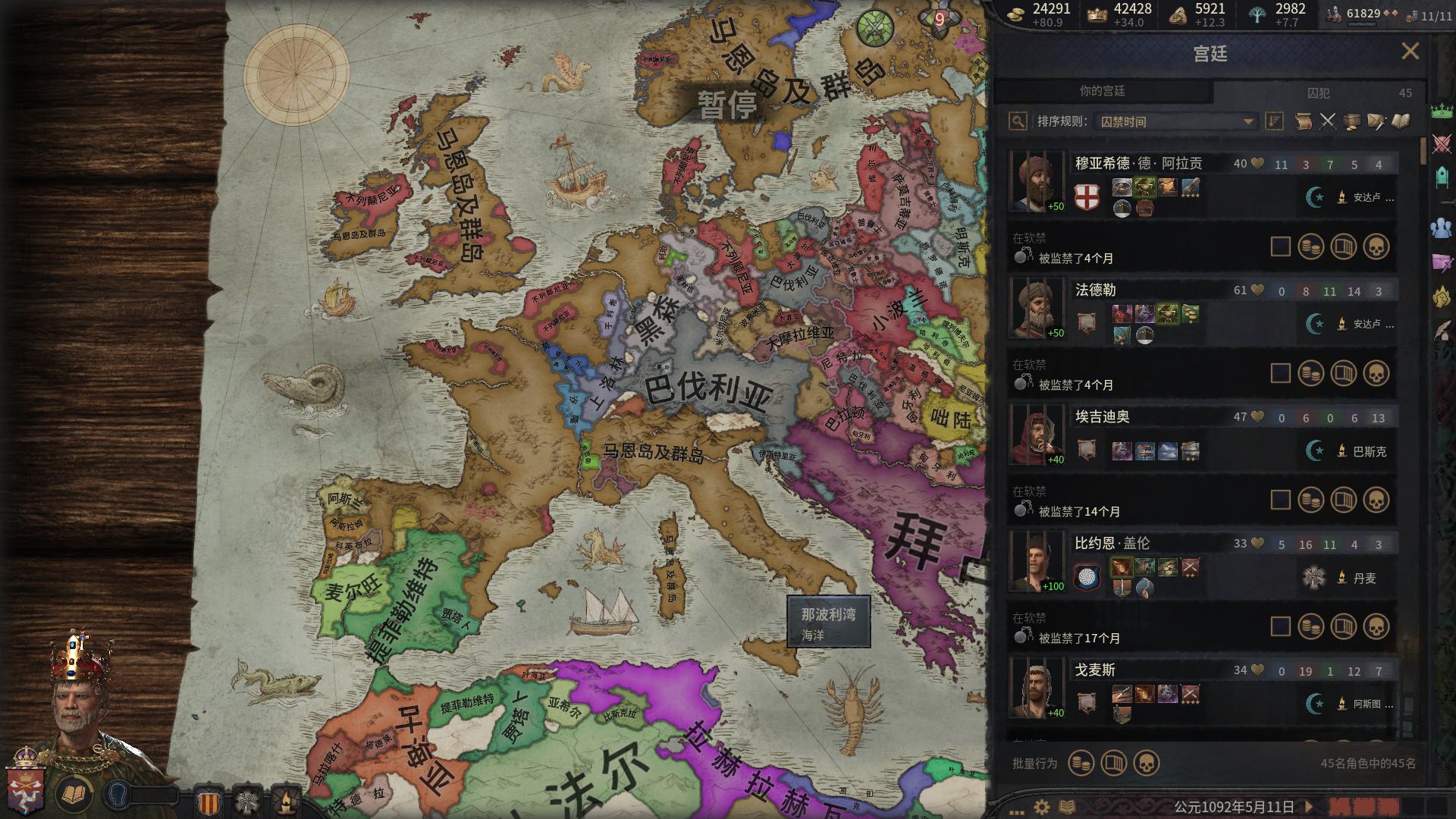Click the batch ransom coin button
Screen dimensions: 1456x819
[x=1081, y=763]
